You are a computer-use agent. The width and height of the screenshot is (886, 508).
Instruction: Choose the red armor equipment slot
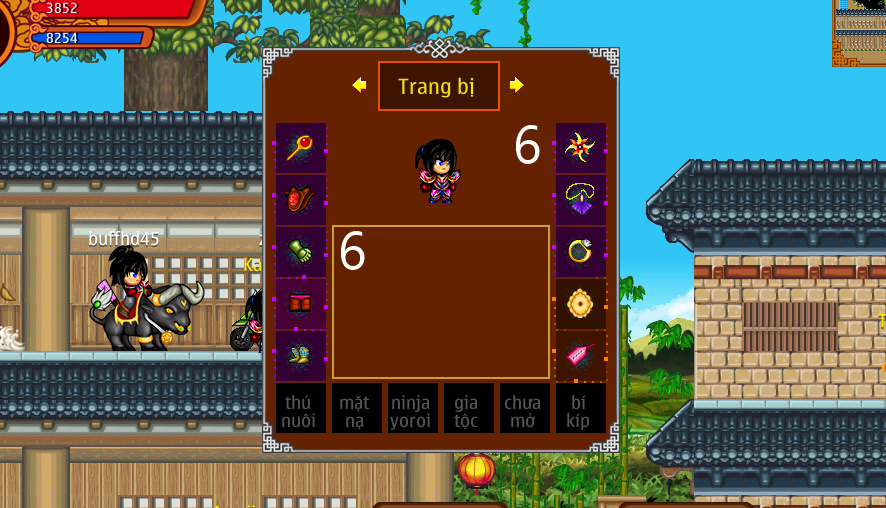coord(301,200)
